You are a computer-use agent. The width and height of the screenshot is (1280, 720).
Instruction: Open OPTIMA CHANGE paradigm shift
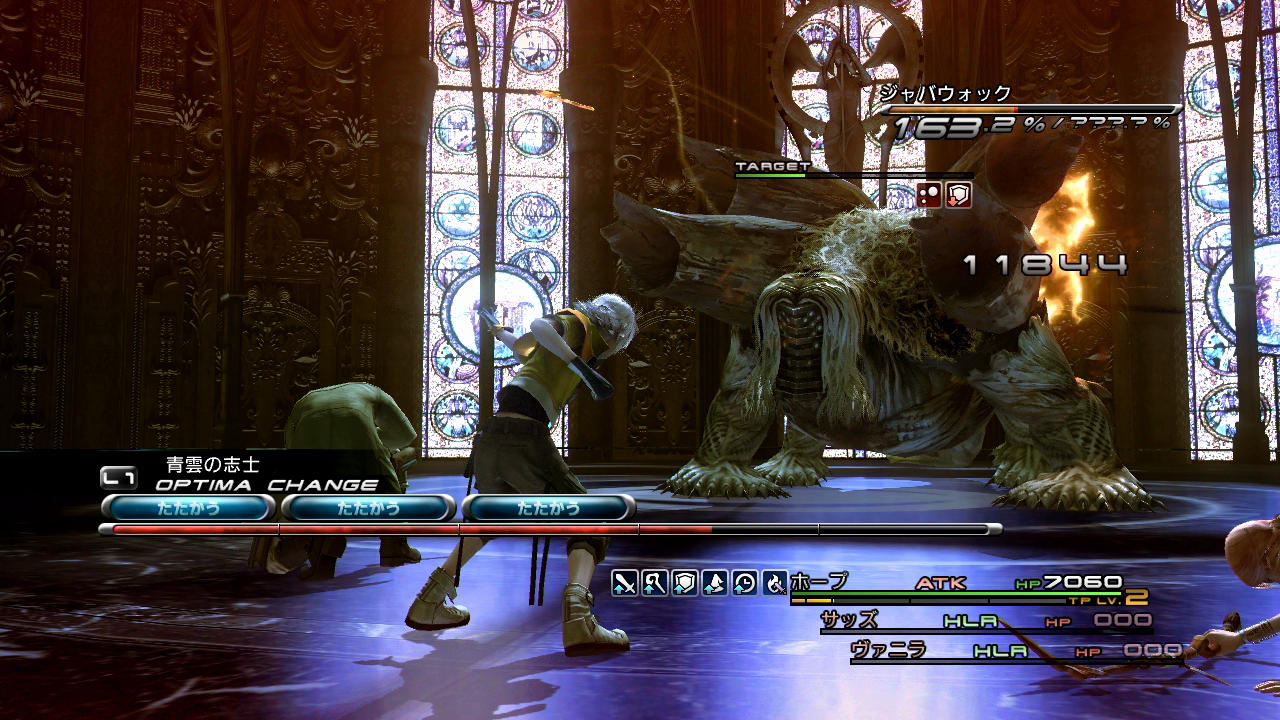pos(266,485)
